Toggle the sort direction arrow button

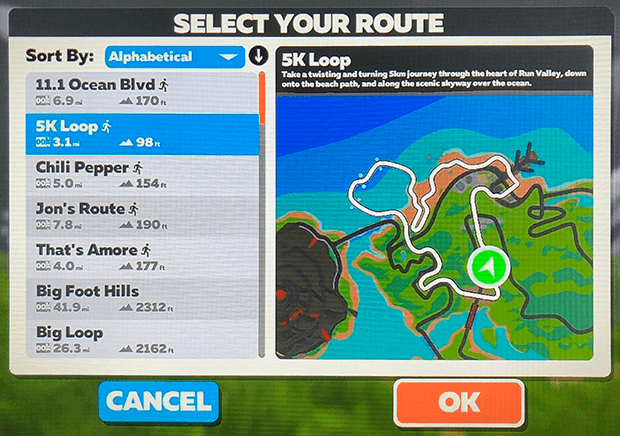[257, 56]
